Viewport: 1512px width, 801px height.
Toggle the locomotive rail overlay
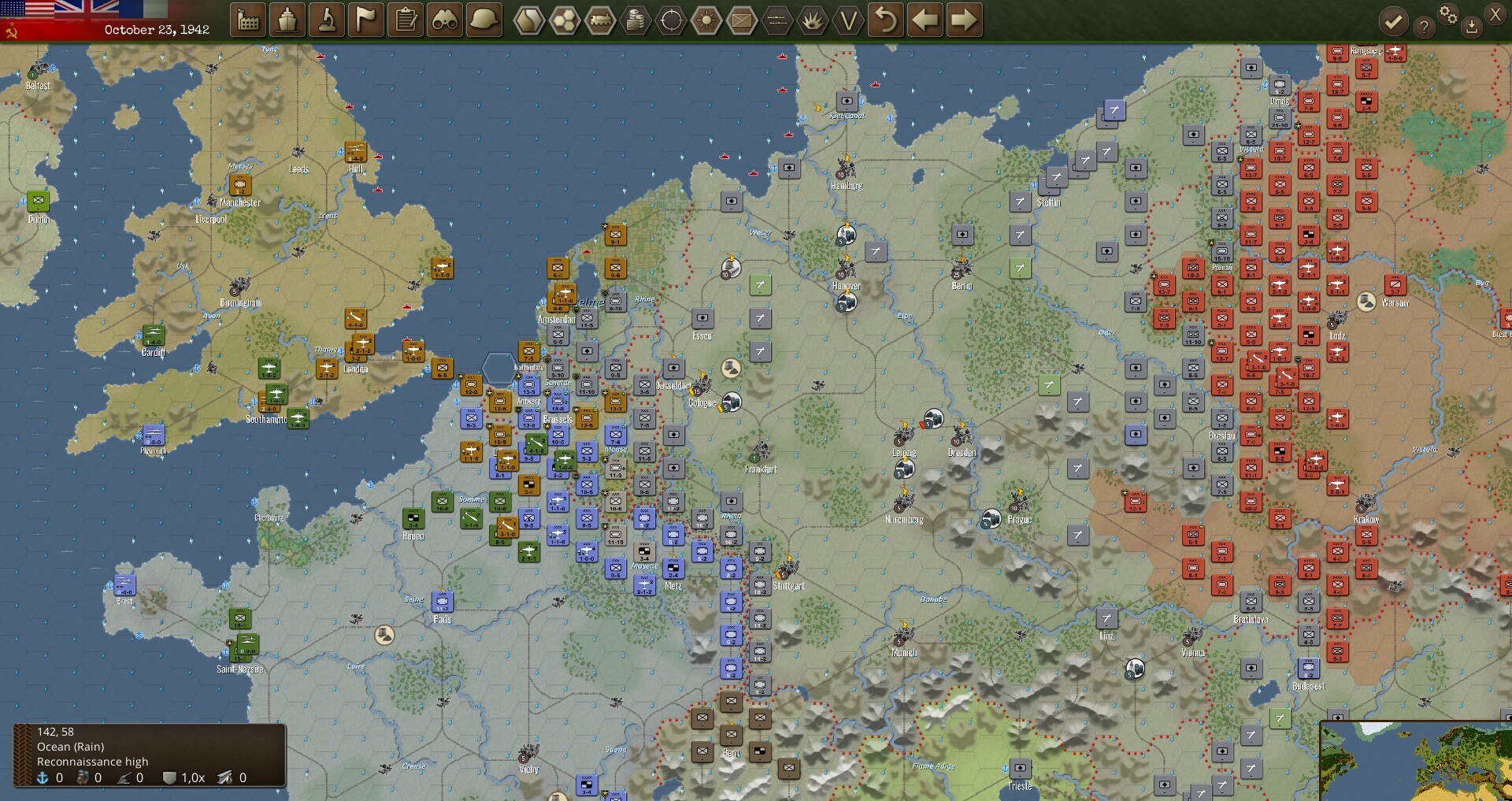[600, 20]
